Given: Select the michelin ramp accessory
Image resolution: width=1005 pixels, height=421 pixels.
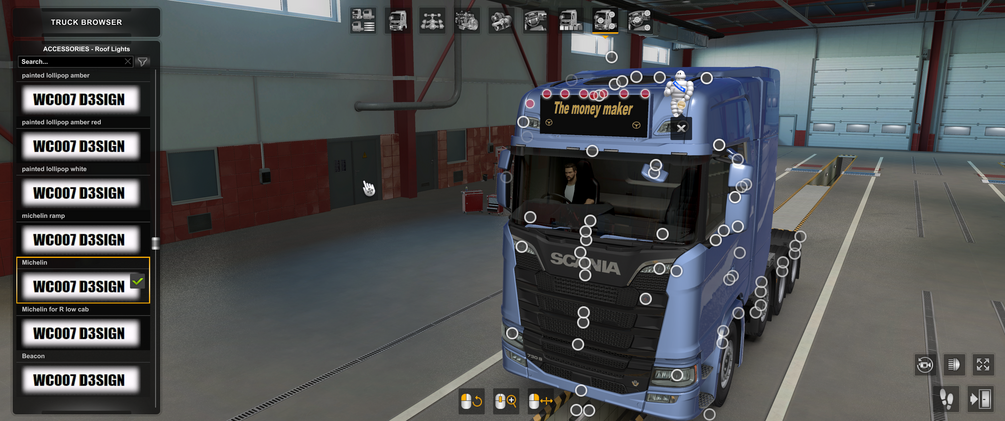Looking at the screenshot, I should (x=79, y=240).
